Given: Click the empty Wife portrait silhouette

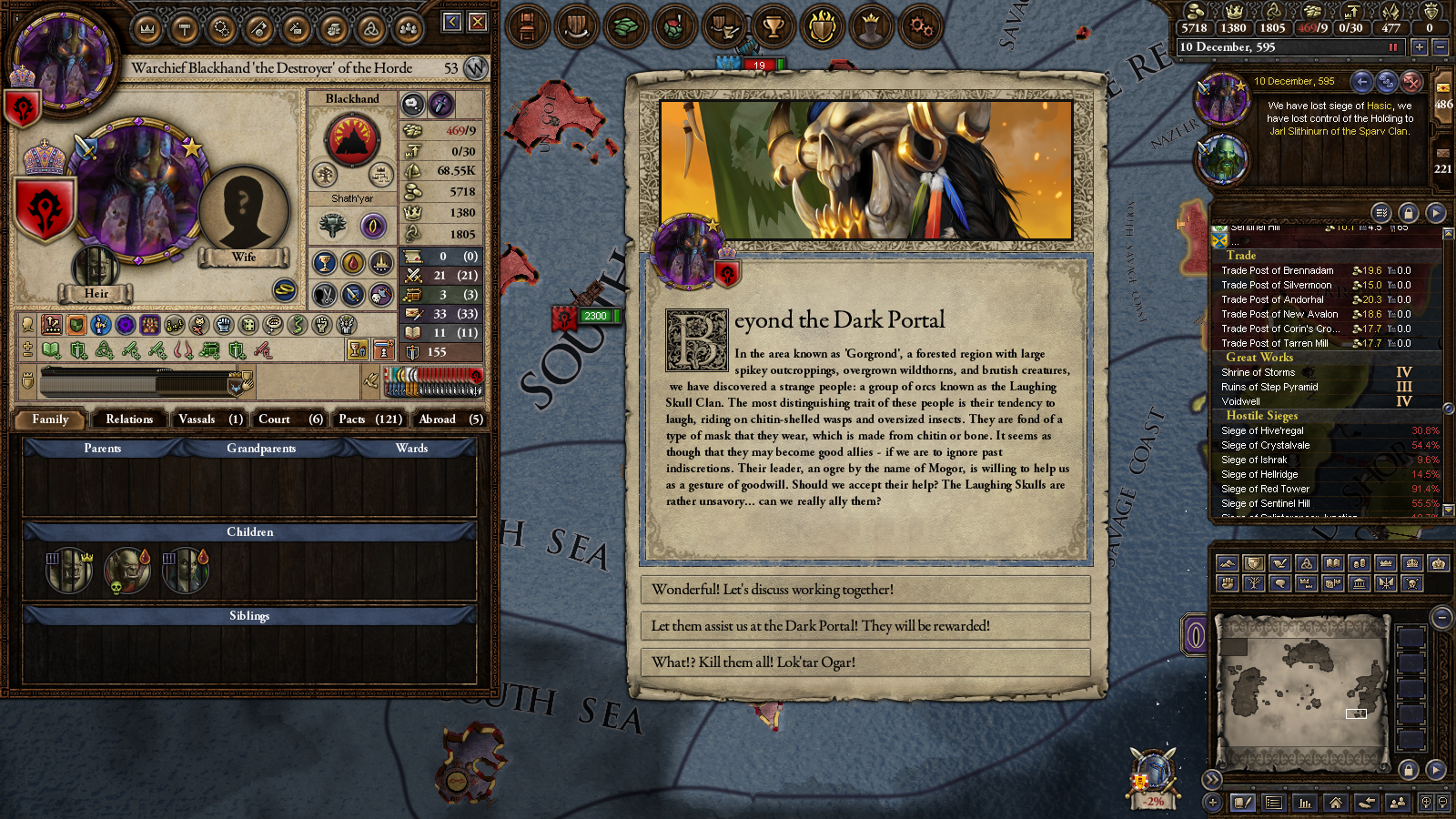Looking at the screenshot, I should pyautogui.click(x=243, y=211).
